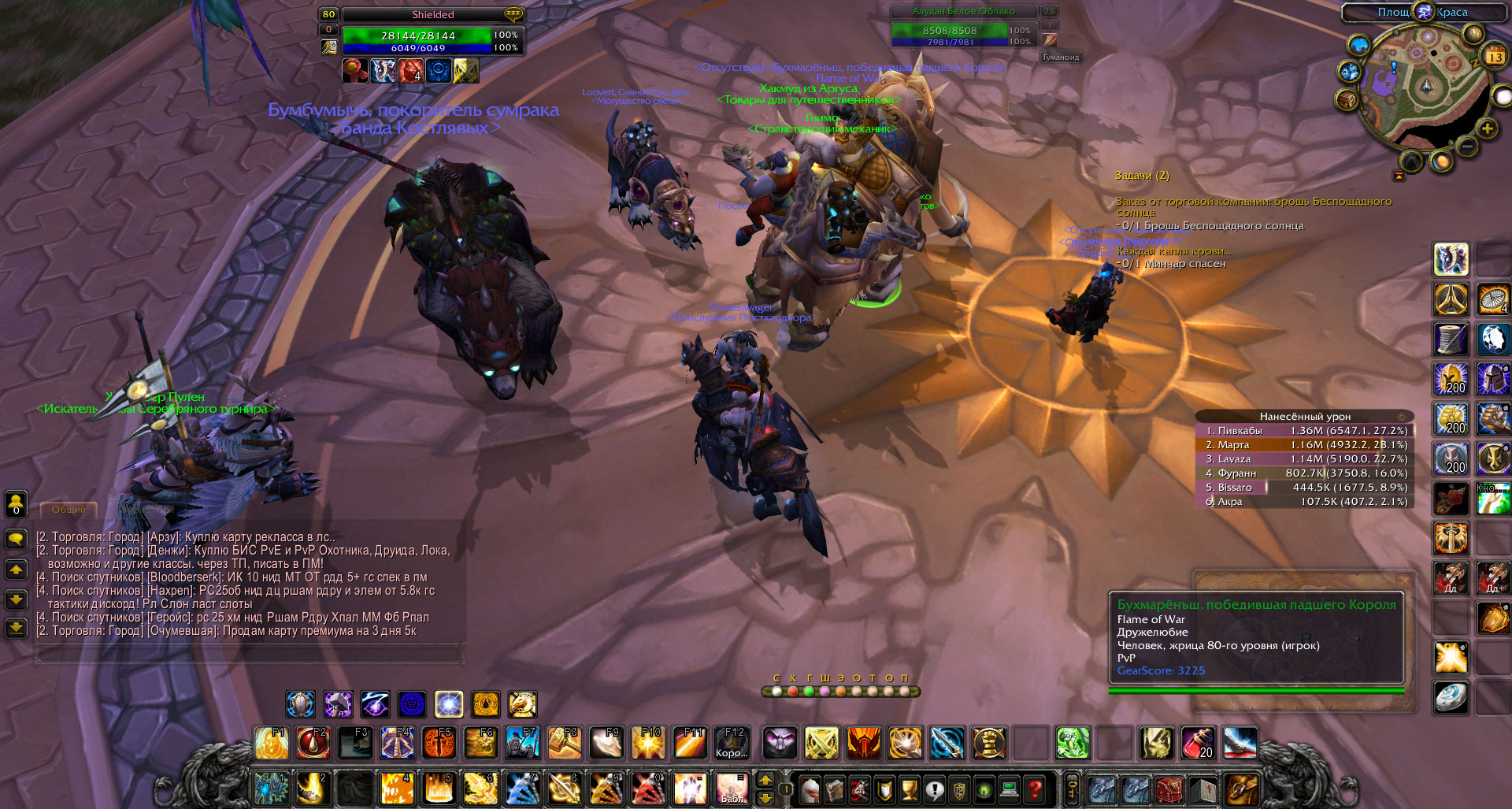1512x809 pixels.
Task: Activate the F8 golden hammer ability
Action: click(x=564, y=743)
